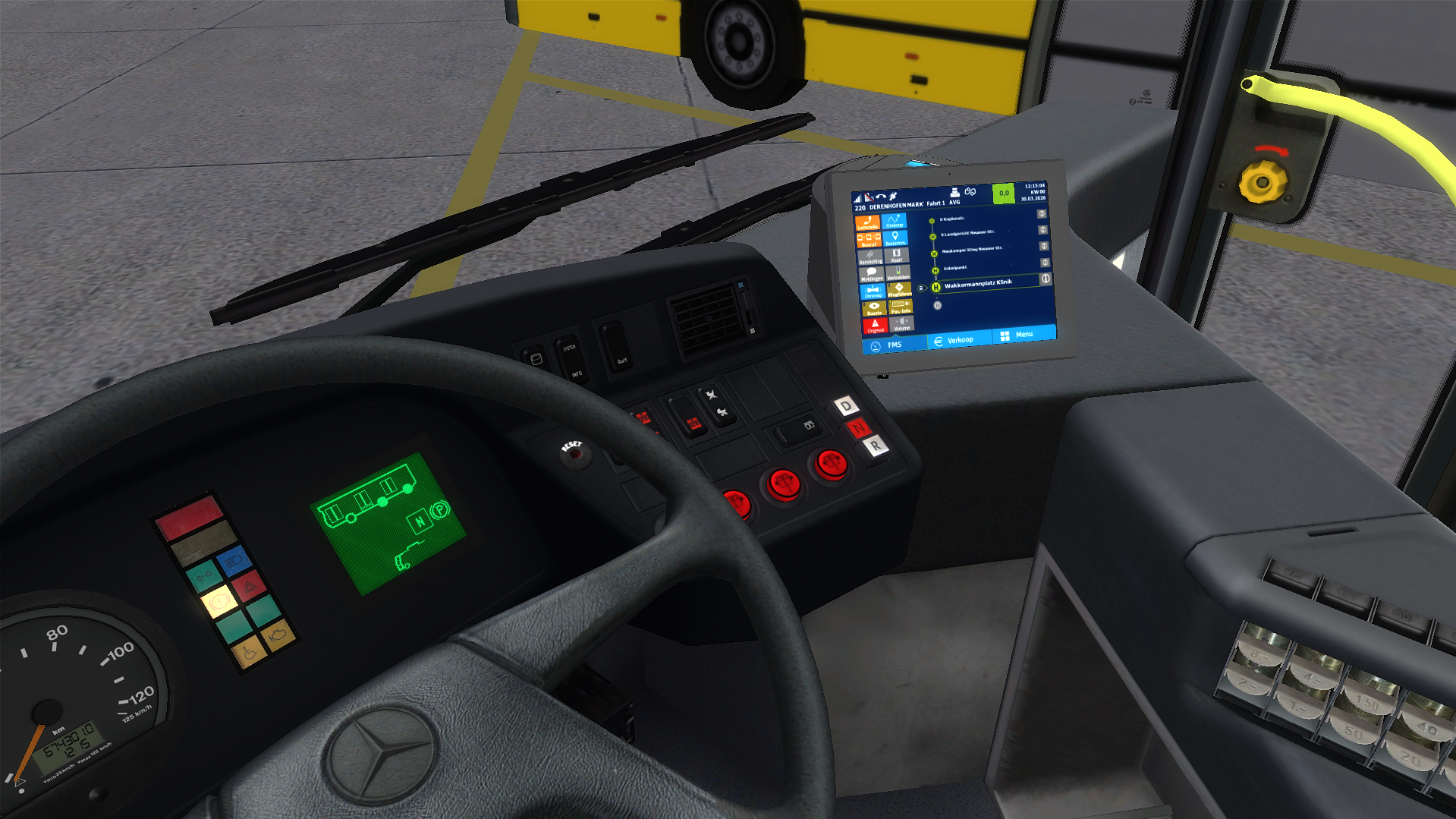Expand details for Wakkermannplatz Klinik stop

(x=1046, y=279)
